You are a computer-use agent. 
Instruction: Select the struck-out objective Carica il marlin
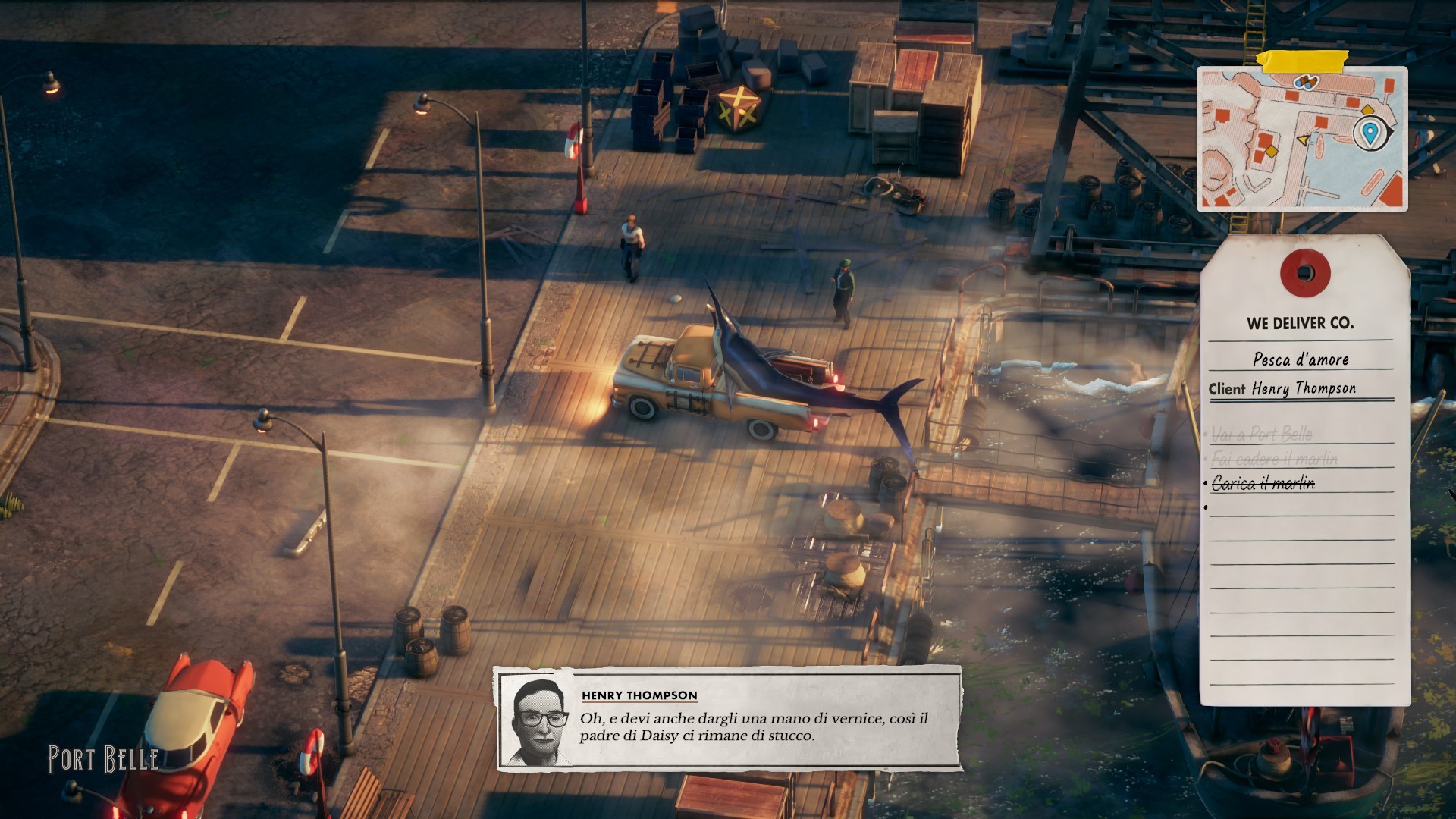pyautogui.click(x=1263, y=483)
